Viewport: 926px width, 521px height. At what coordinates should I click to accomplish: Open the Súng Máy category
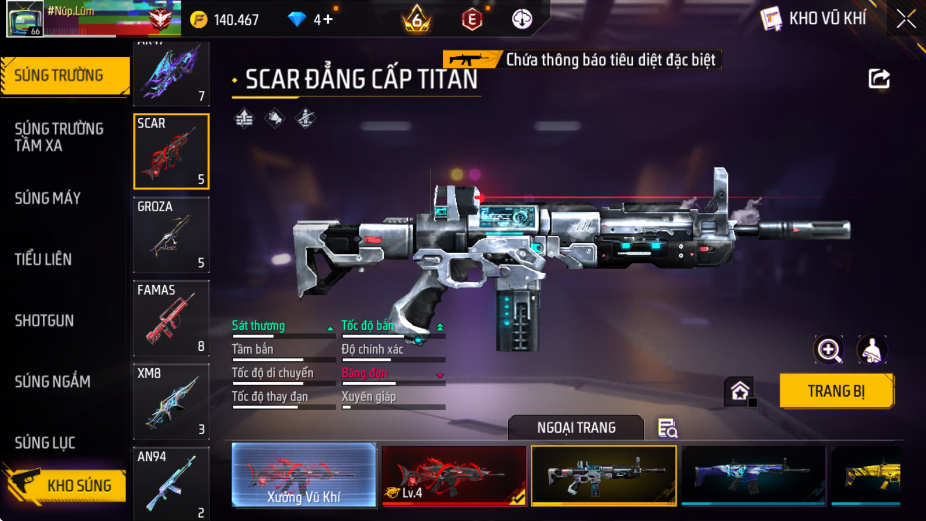(x=48, y=198)
